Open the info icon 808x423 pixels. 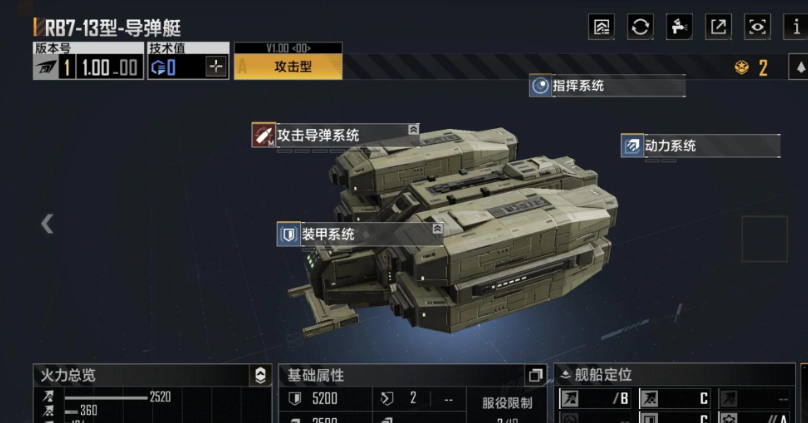point(796,27)
